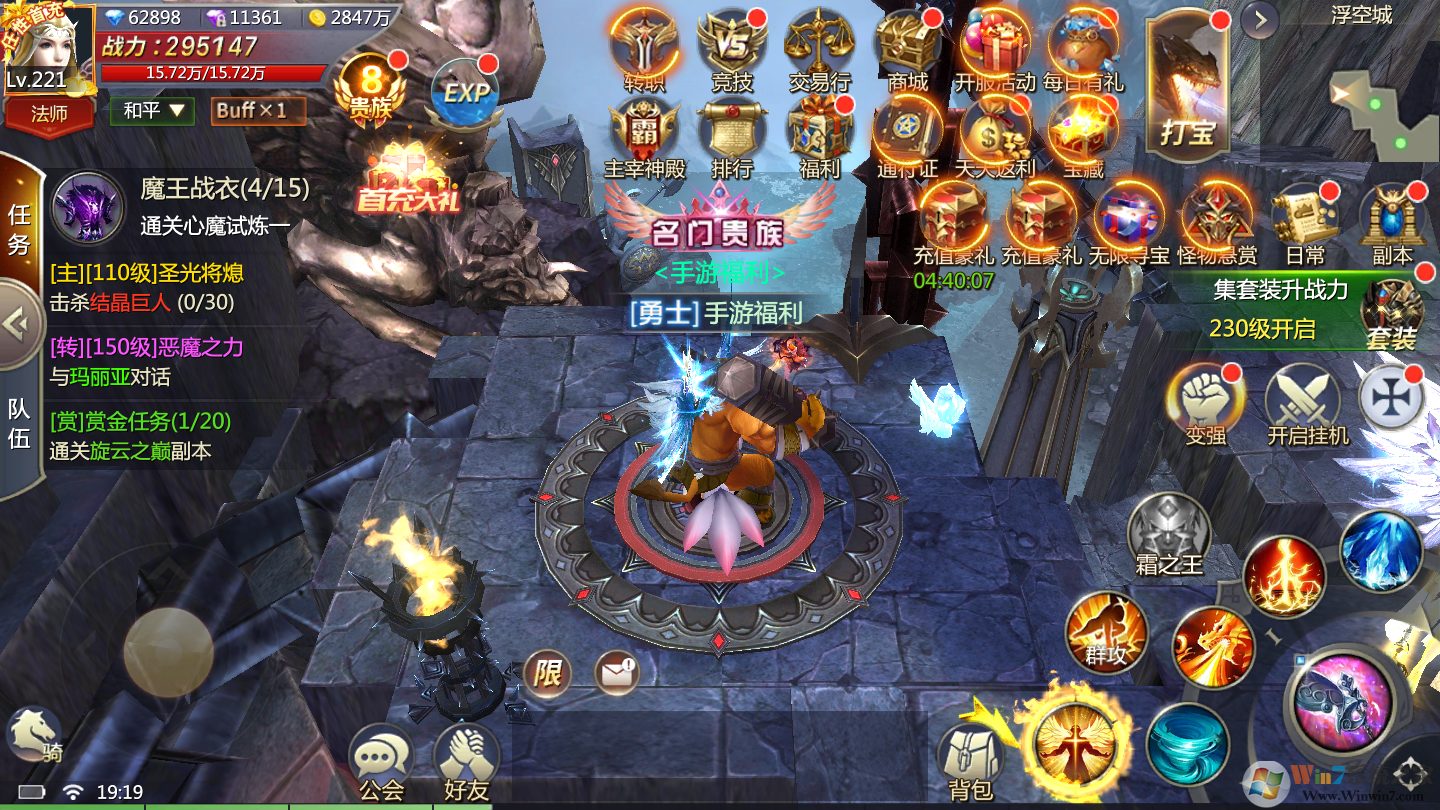Open the 商城 shop chest icon
This screenshot has width=1440, height=810.
907,45
